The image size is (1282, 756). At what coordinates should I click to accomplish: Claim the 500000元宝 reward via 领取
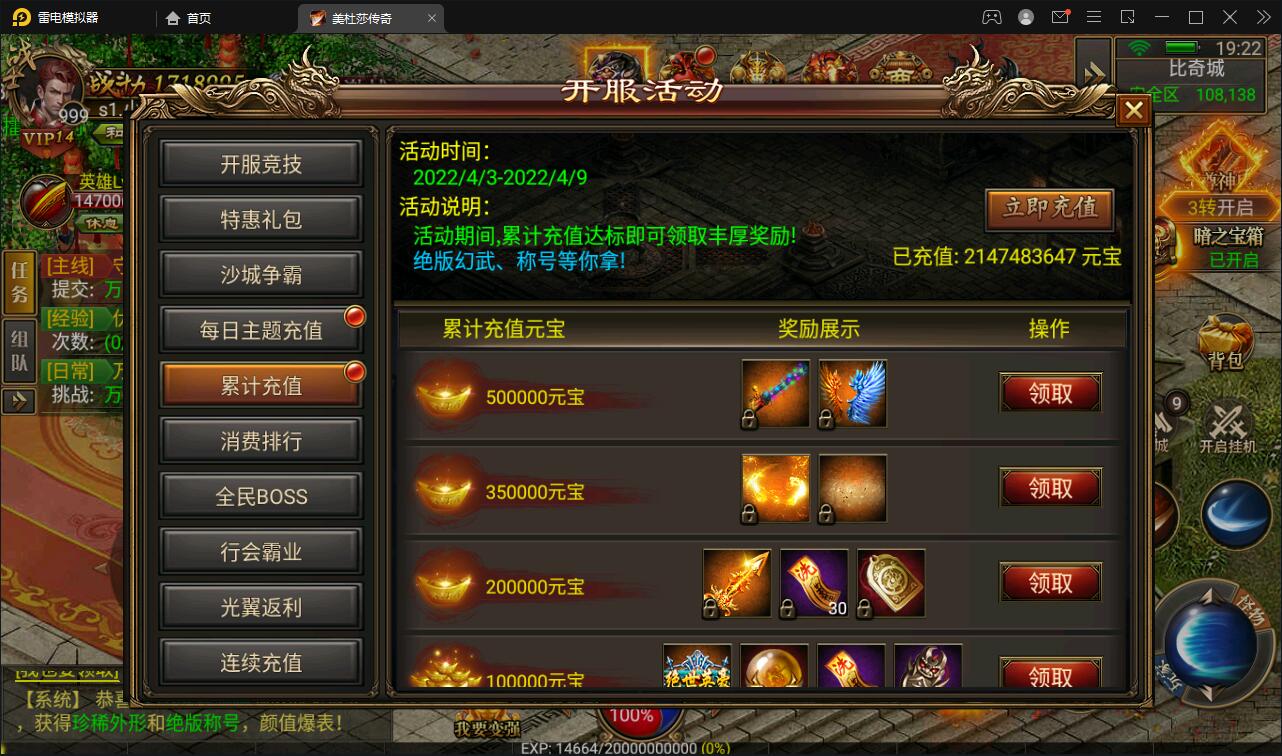click(1050, 393)
